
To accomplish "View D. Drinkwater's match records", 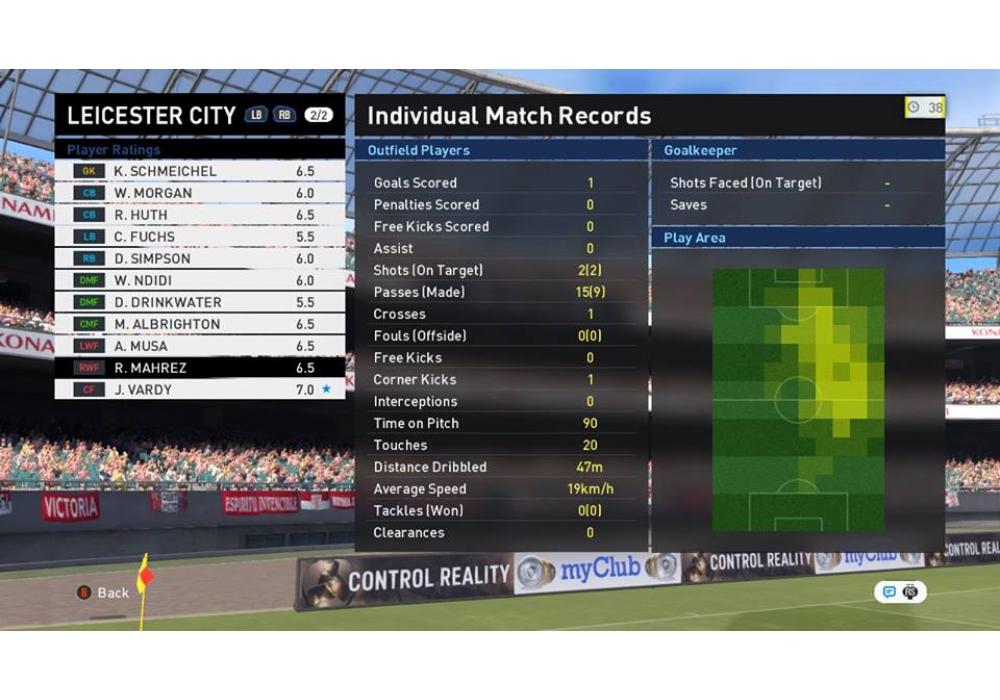I will (x=199, y=302).
